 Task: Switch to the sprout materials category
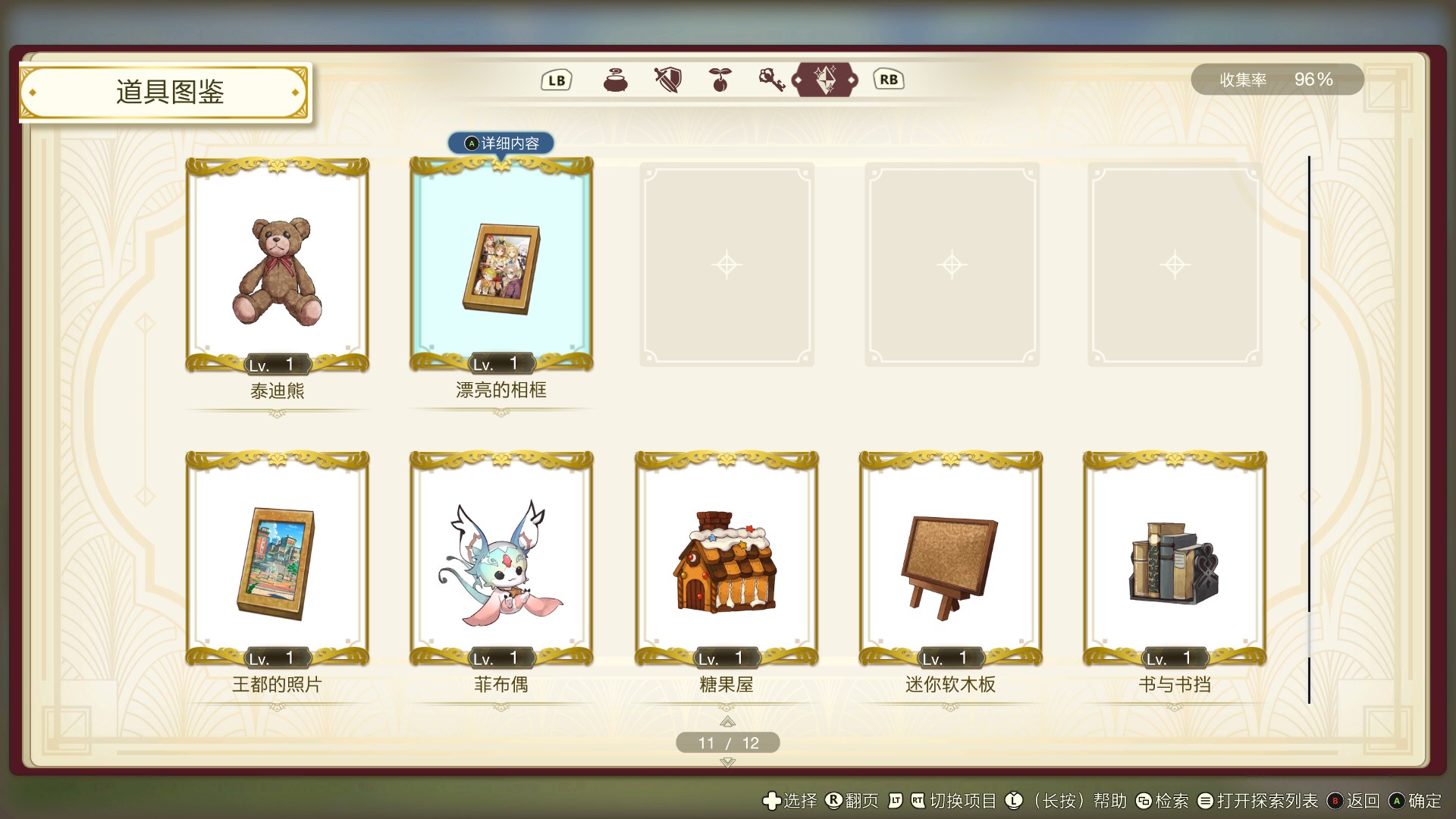pos(719,80)
